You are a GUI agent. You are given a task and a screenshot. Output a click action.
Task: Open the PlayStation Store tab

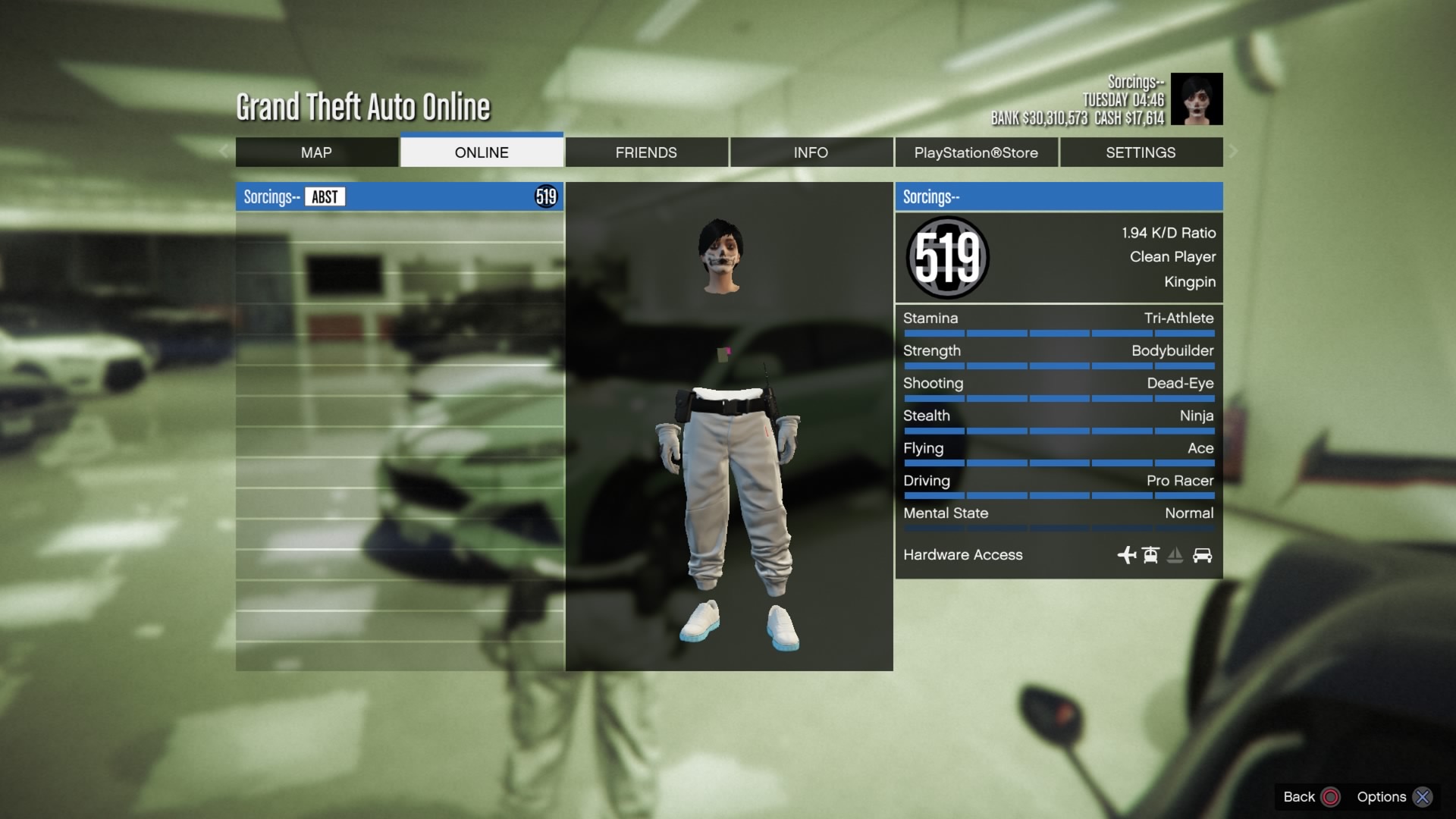click(976, 152)
